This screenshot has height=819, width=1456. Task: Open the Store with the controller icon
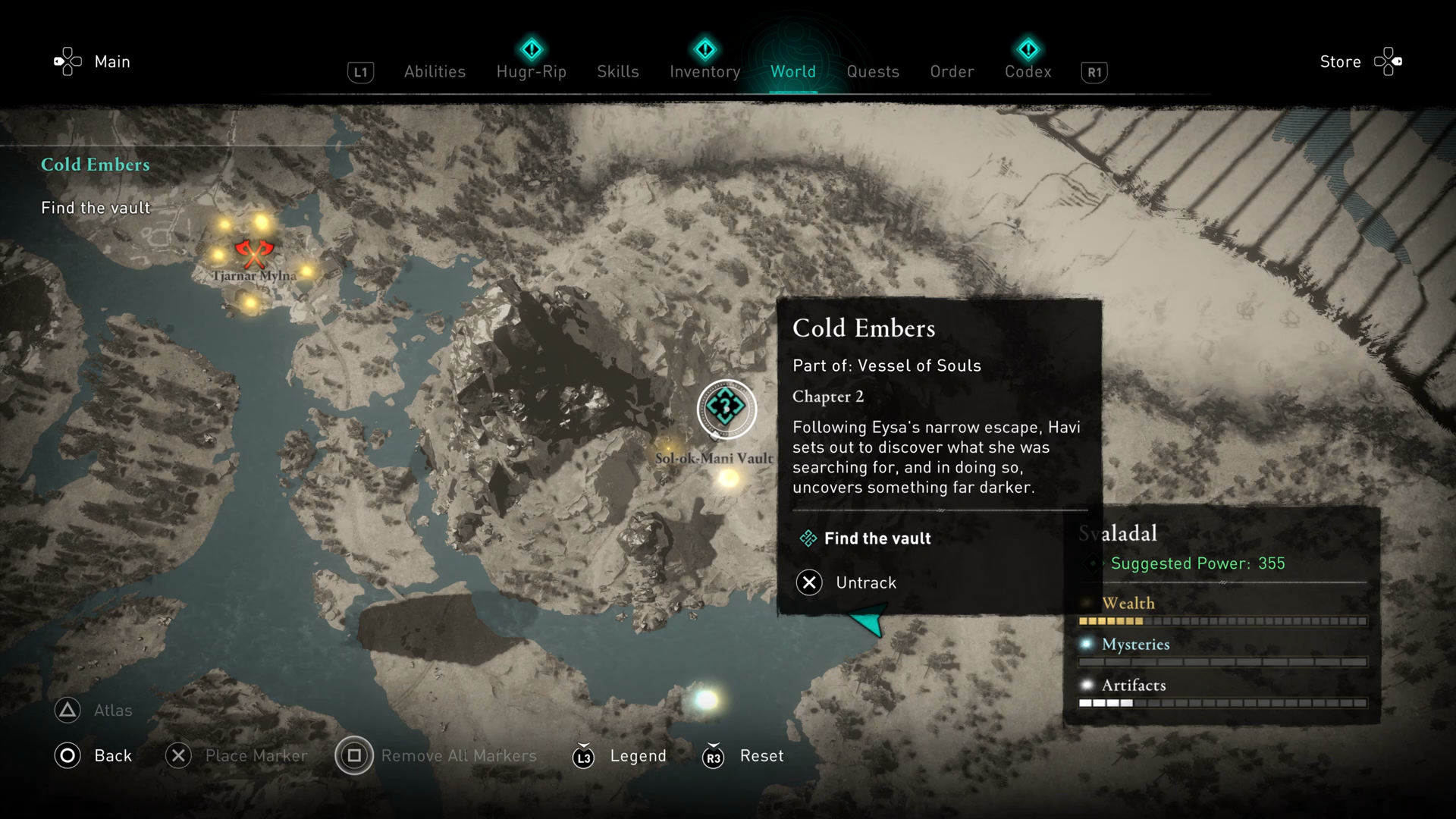[x=1389, y=61]
